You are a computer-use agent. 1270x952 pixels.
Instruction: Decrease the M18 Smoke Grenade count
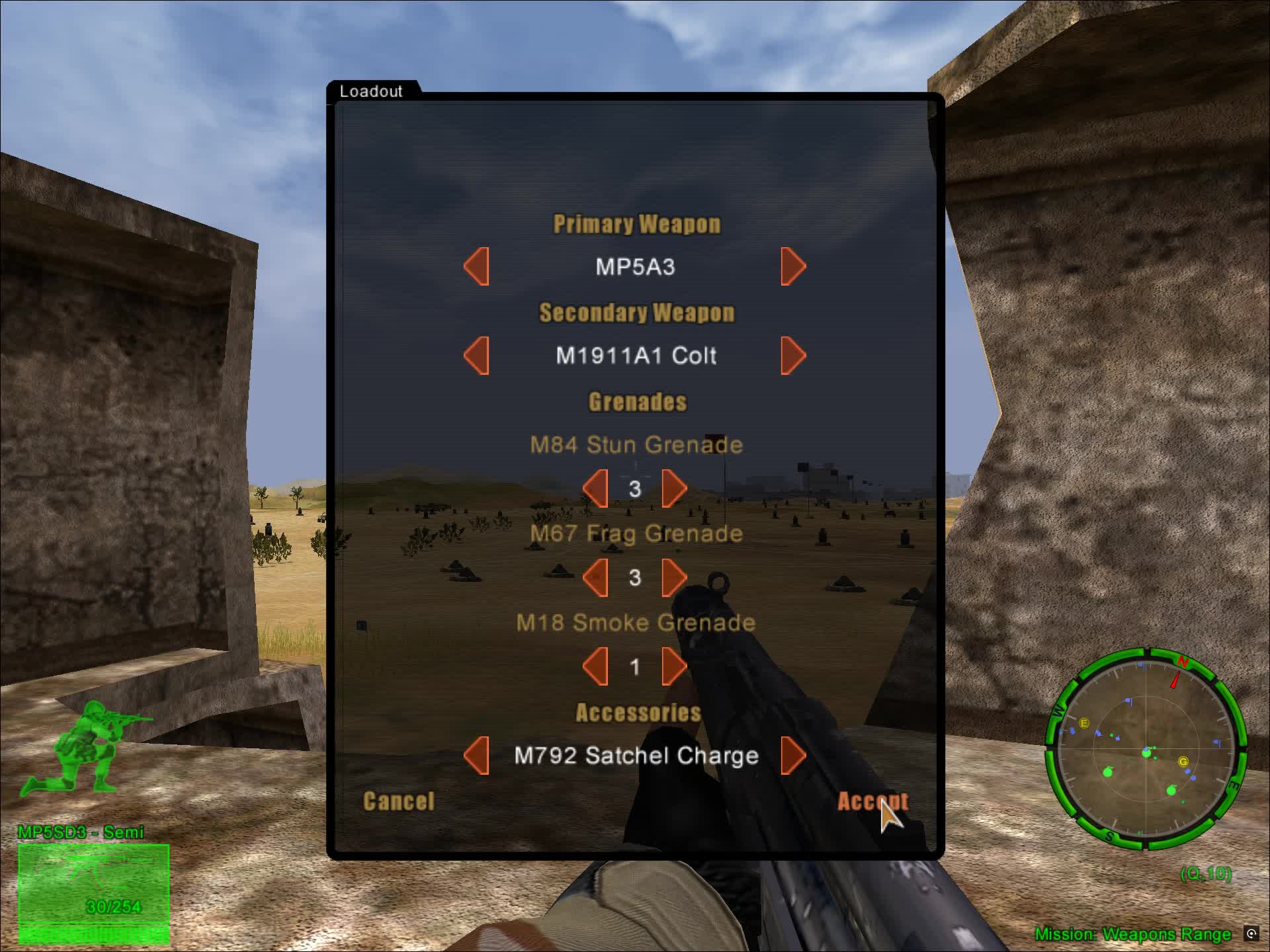[597, 665]
